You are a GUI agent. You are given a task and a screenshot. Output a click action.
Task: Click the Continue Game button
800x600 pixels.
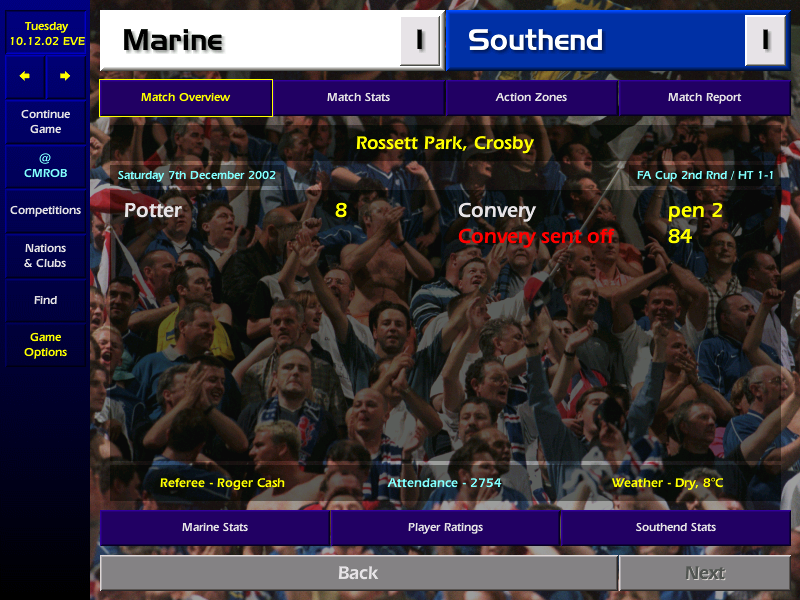pyautogui.click(x=45, y=122)
